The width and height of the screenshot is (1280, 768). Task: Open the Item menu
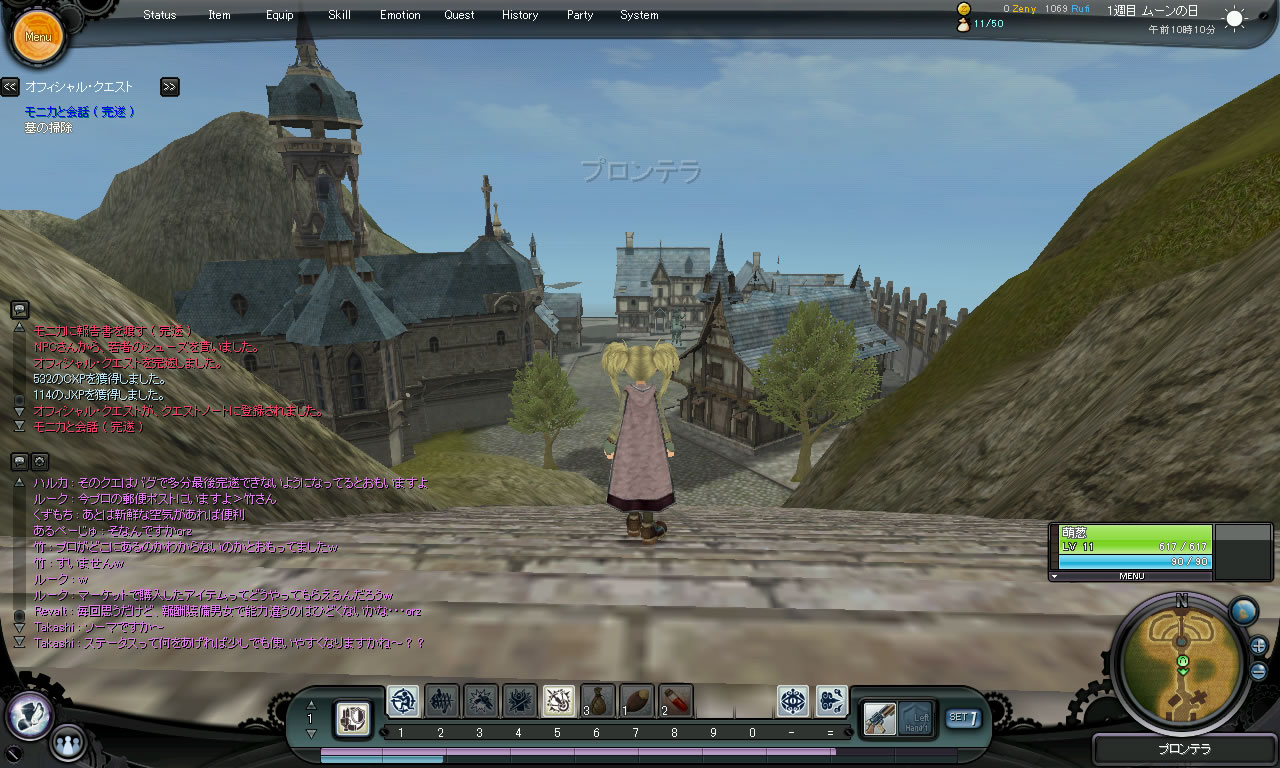(x=219, y=15)
